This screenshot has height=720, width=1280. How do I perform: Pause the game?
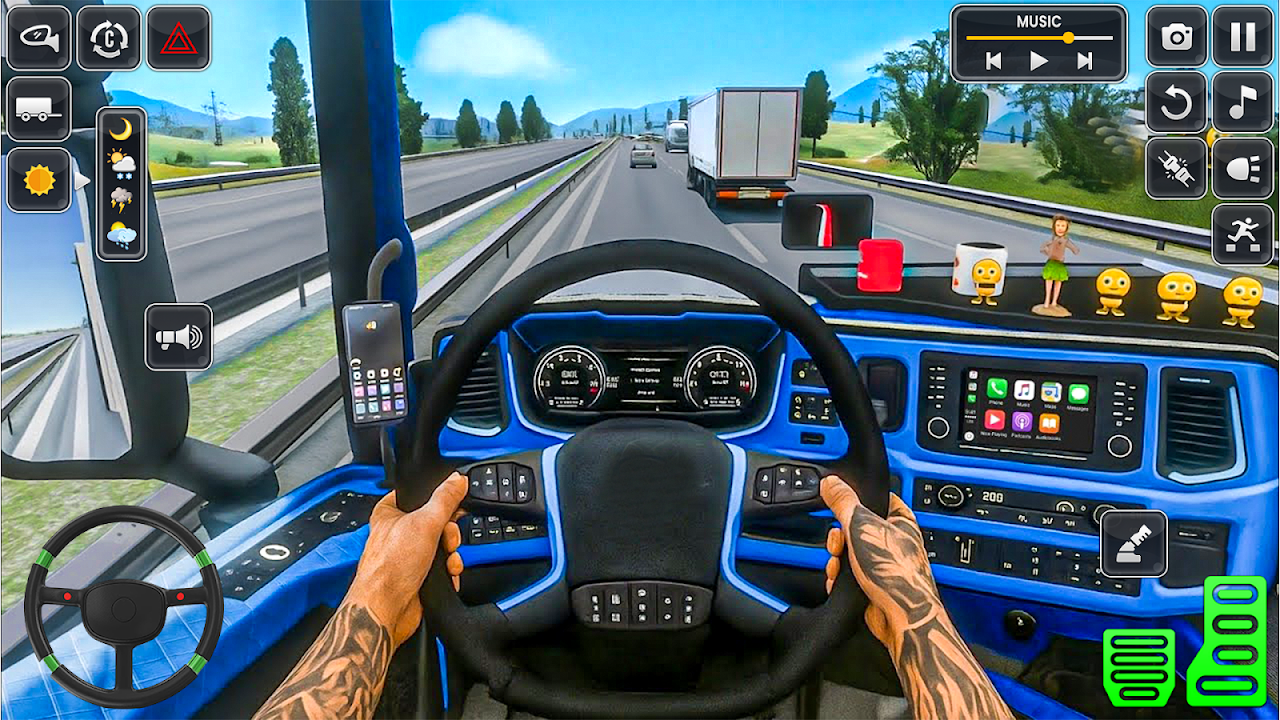click(x=1242, y=37)
